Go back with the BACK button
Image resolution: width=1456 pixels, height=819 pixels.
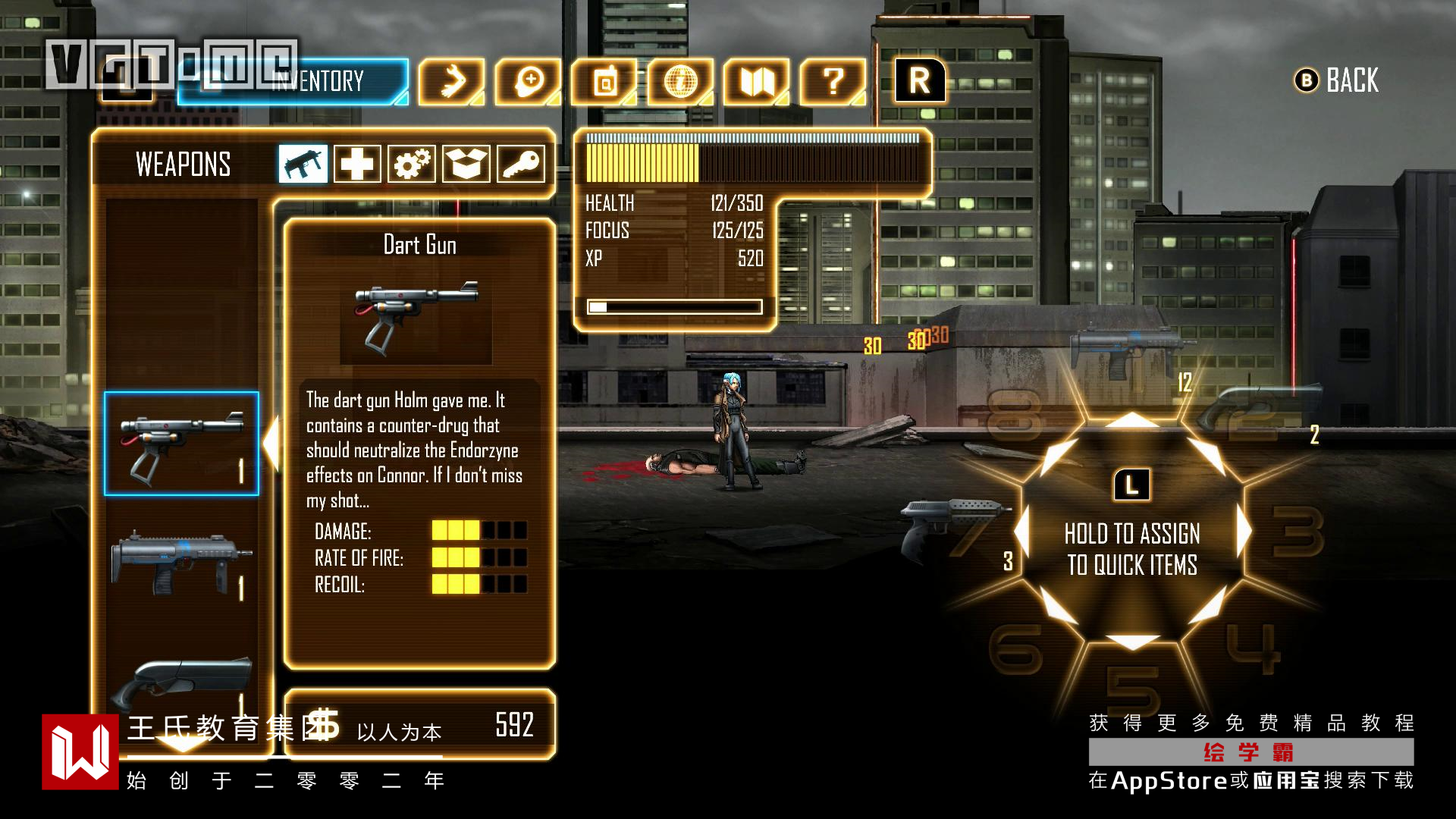click(1337, 80)
